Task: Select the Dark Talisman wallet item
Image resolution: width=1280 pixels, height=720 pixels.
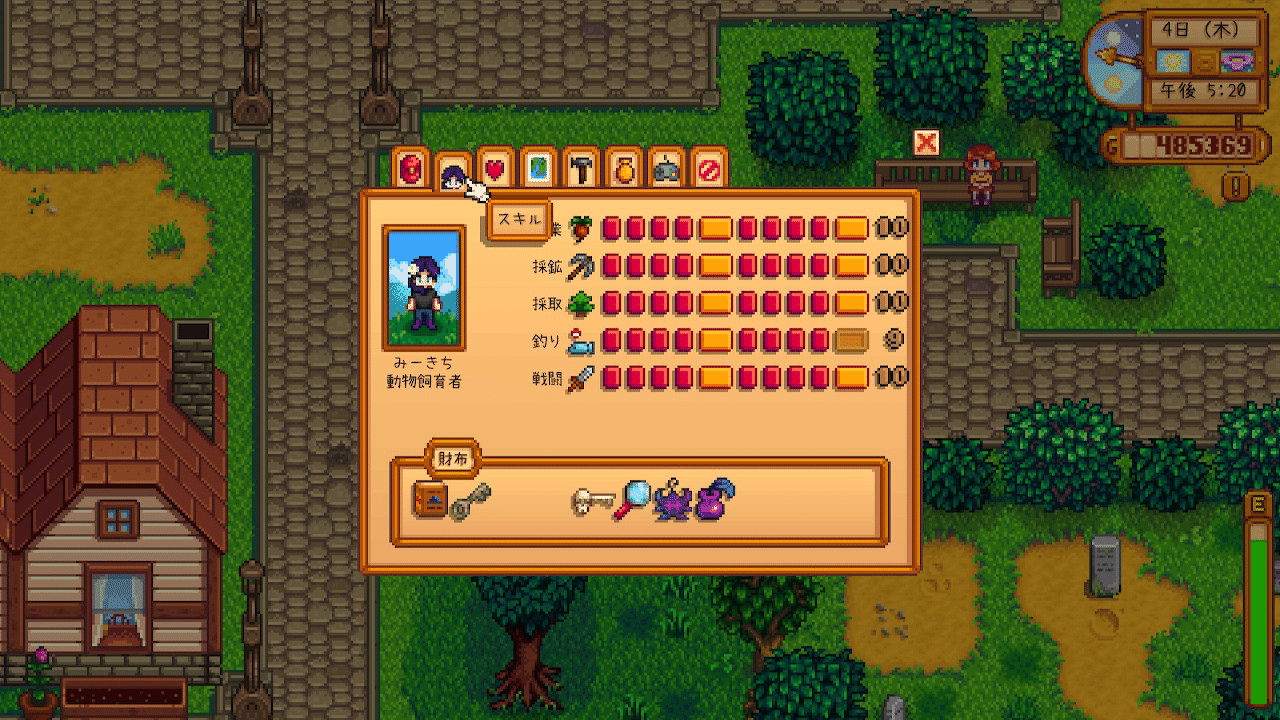Action: [673, 500]
